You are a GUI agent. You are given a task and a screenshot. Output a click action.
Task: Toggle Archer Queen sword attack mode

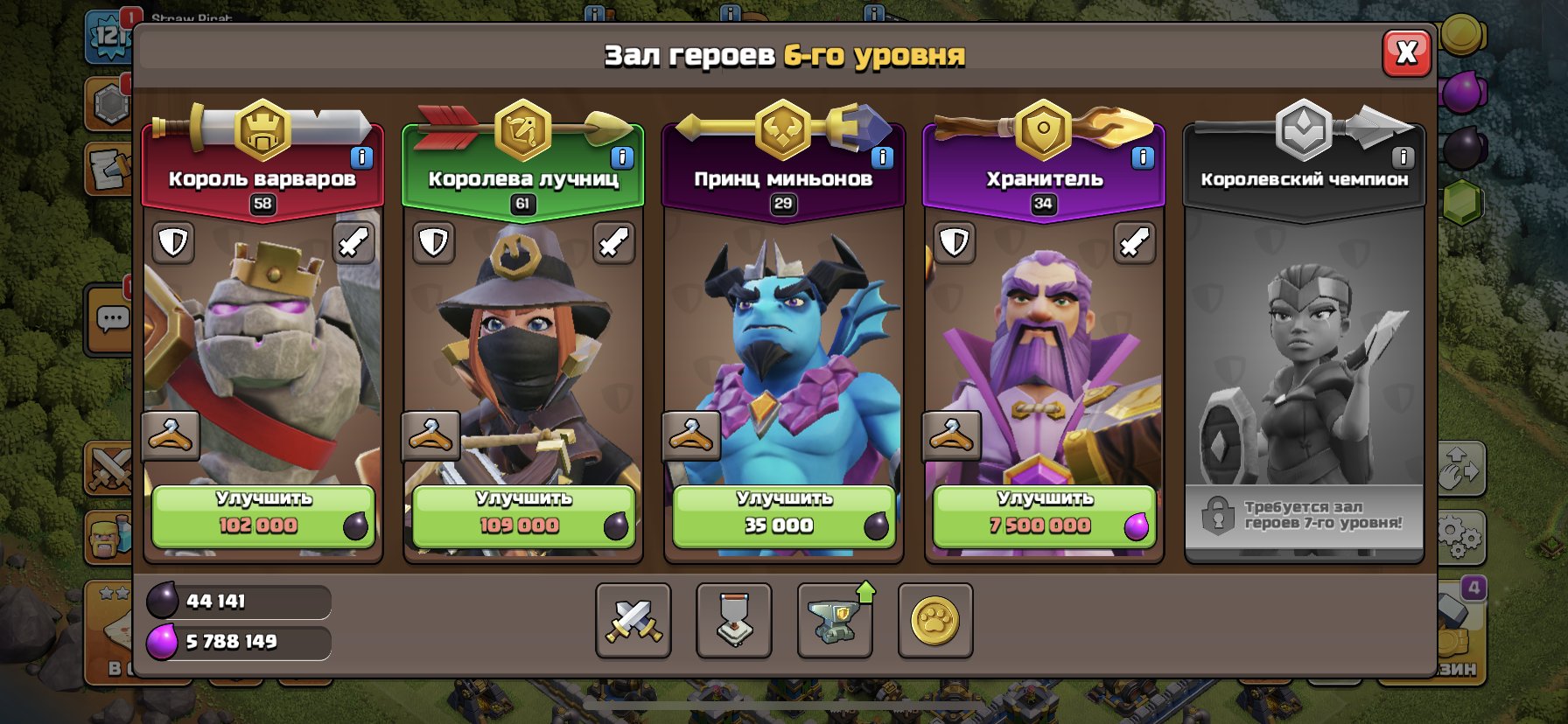[x=613, y=243]
